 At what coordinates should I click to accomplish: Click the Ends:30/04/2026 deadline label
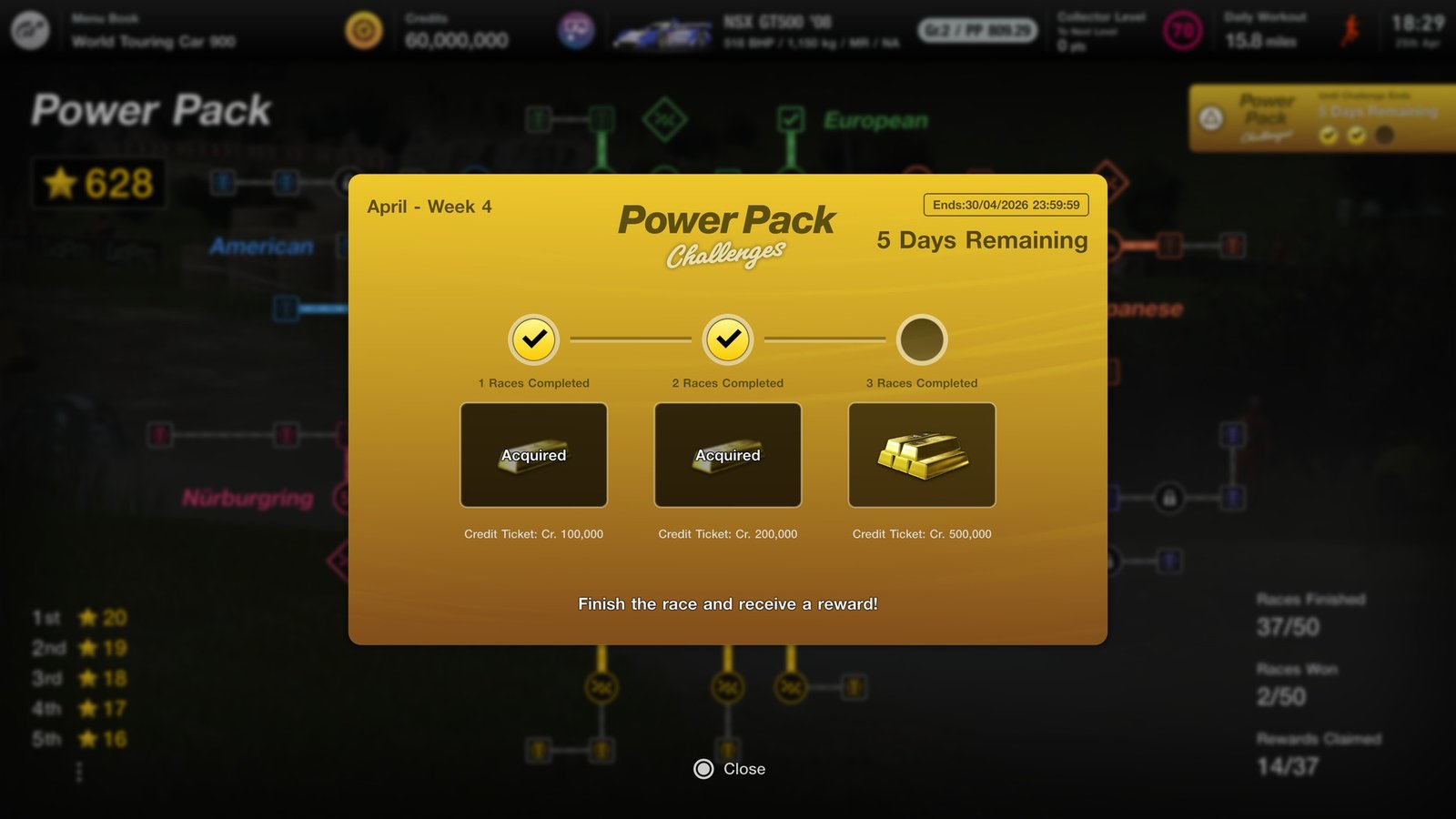pos(1004,205)
